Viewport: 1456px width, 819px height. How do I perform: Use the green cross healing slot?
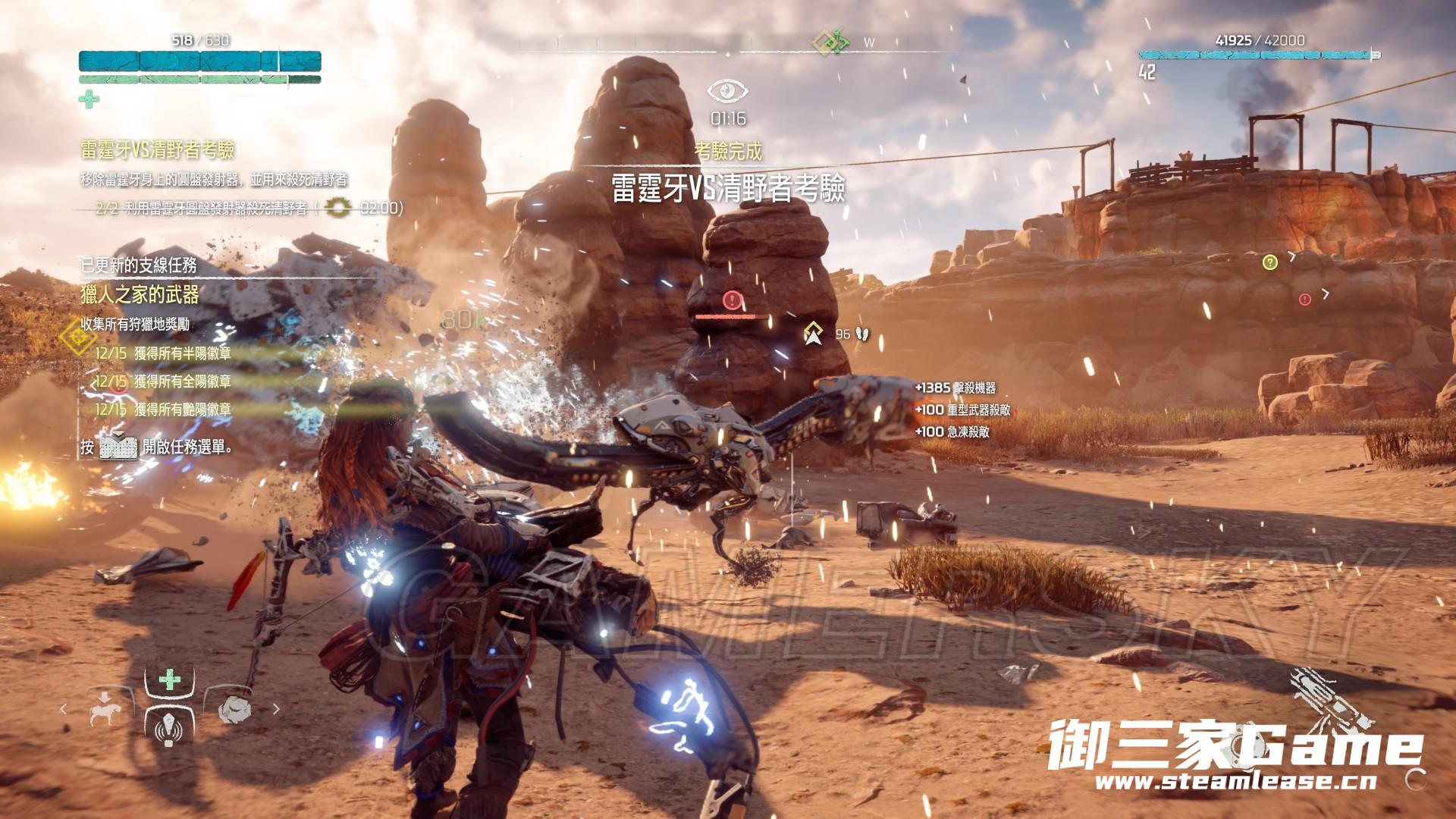coord(169,679)
